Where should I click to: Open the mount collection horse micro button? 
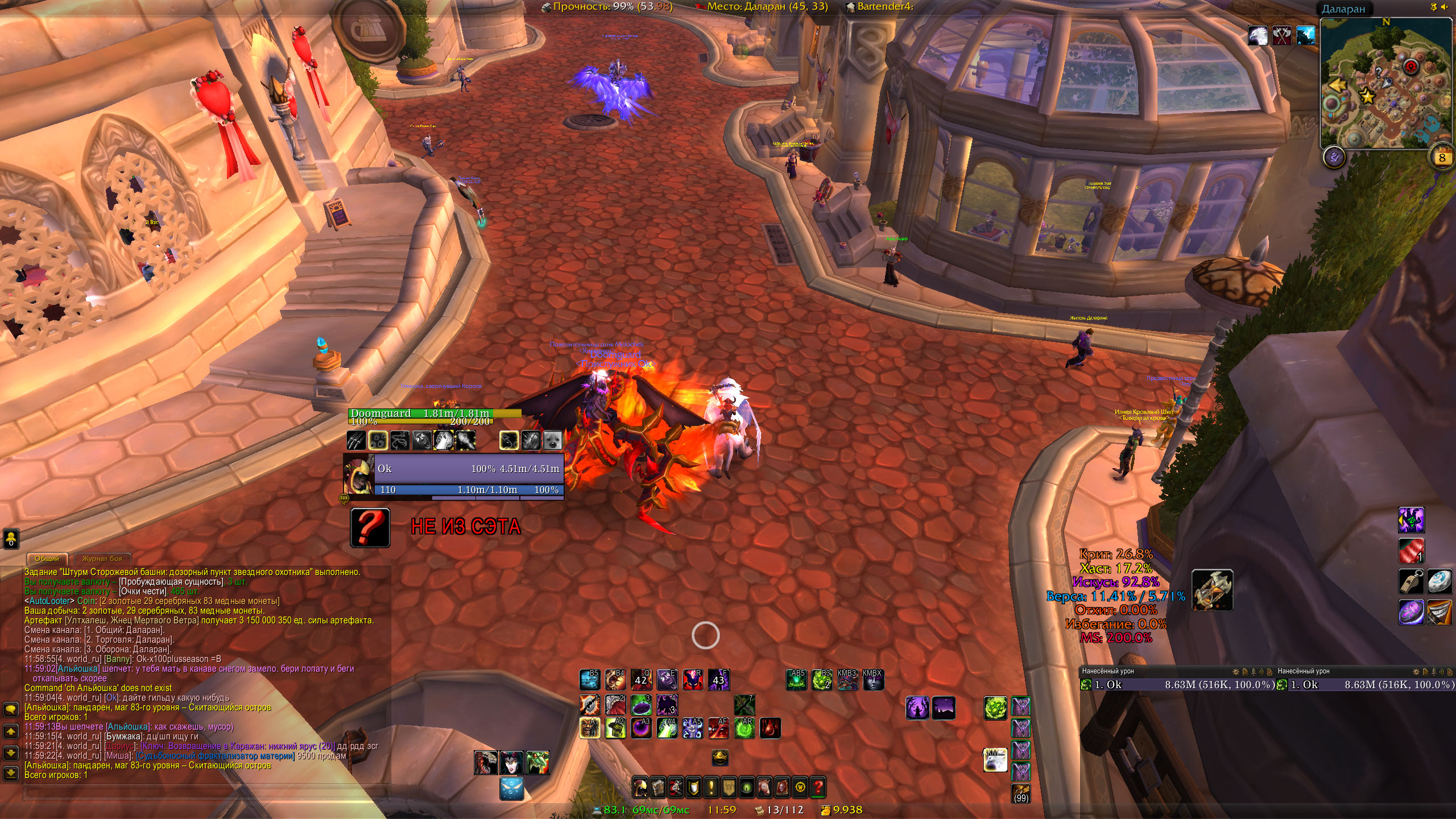(x=764, y=788)
